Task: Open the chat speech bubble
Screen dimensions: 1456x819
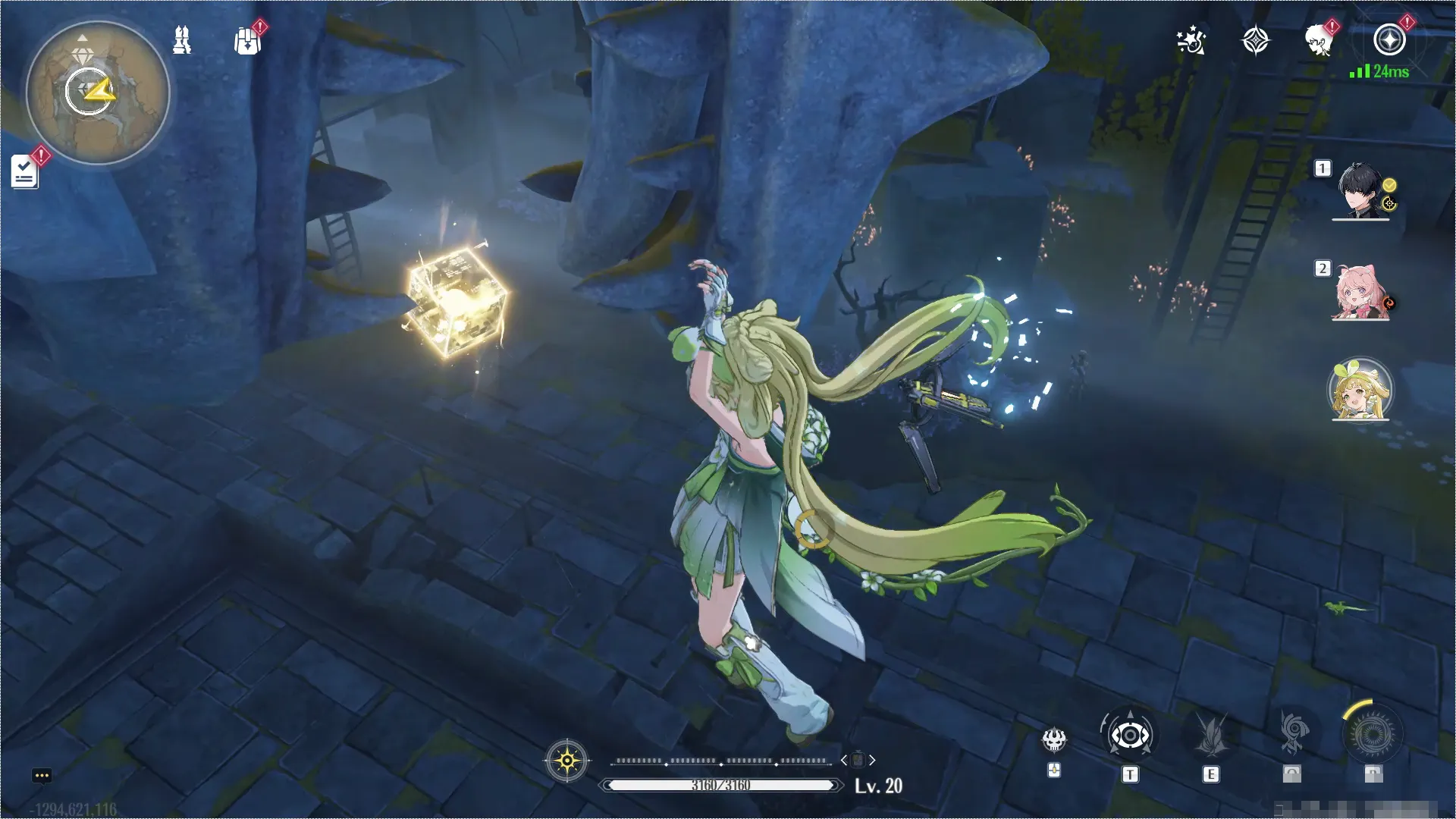Action: pos(42,776)
